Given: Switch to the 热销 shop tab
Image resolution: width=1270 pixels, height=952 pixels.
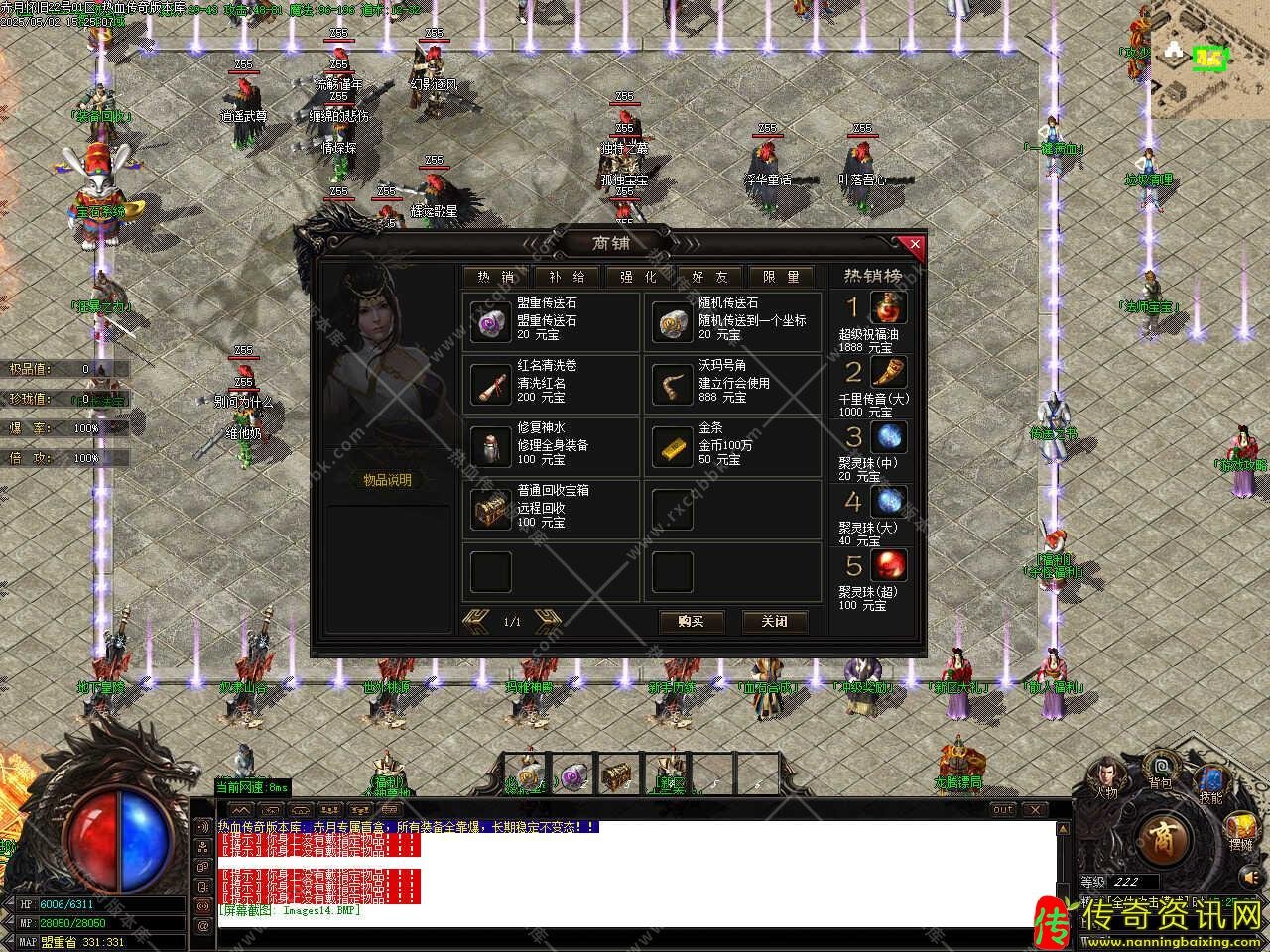Looking at the screenshot, I should (496, 277).
